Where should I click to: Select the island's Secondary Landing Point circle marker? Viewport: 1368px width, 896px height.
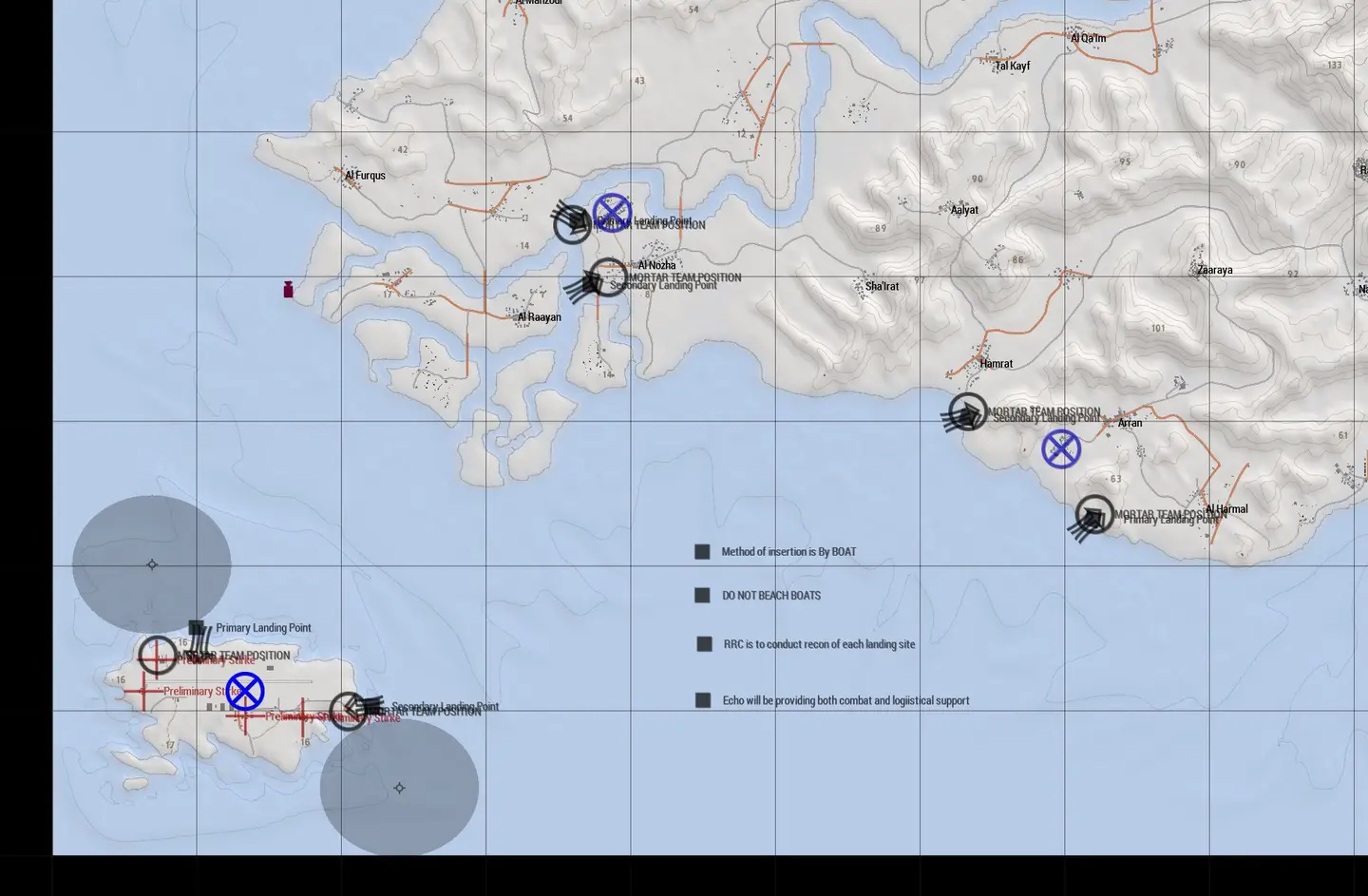click(349, 712)
